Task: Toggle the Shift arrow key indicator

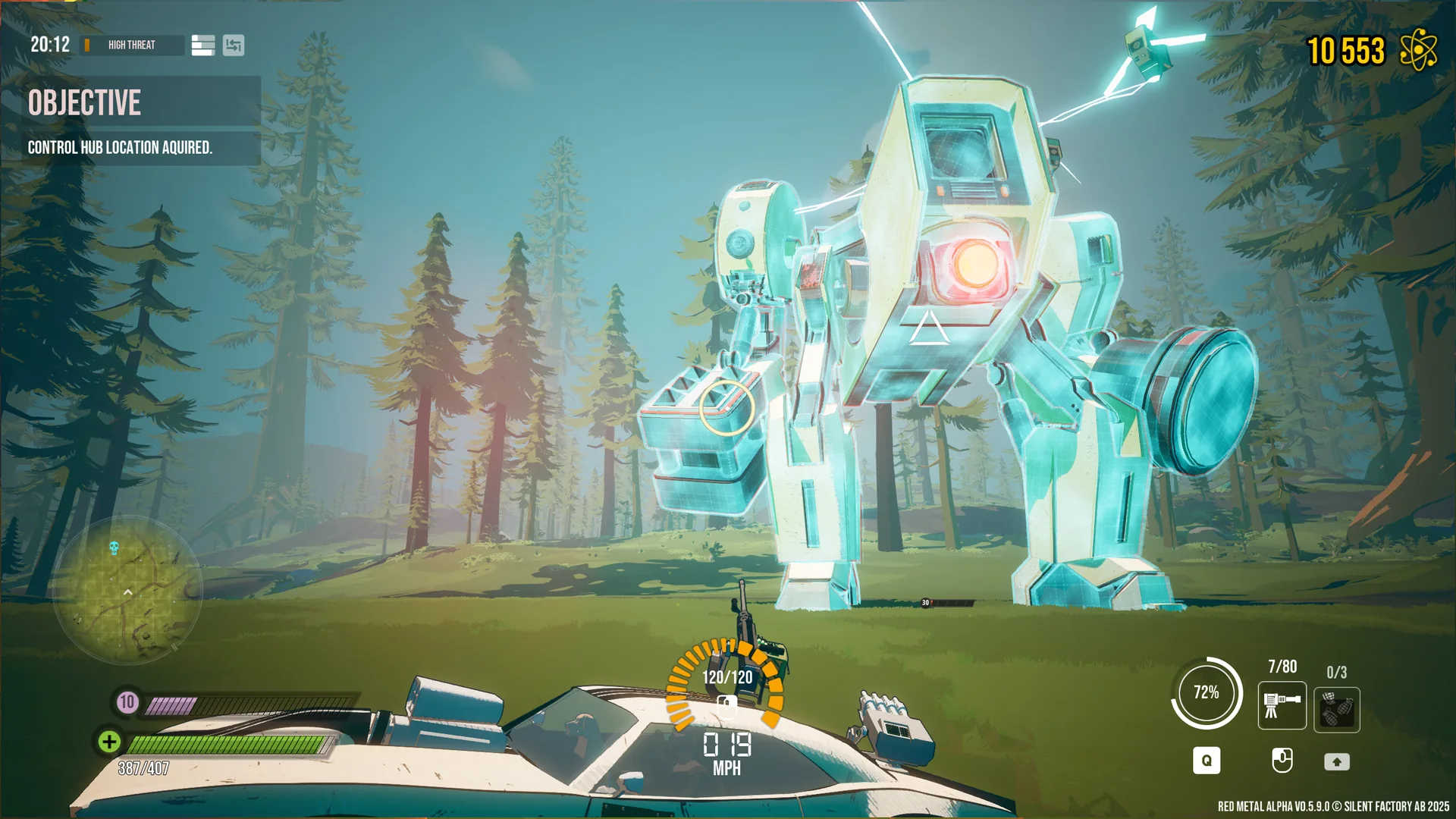Action: (x=1337, y=761)
